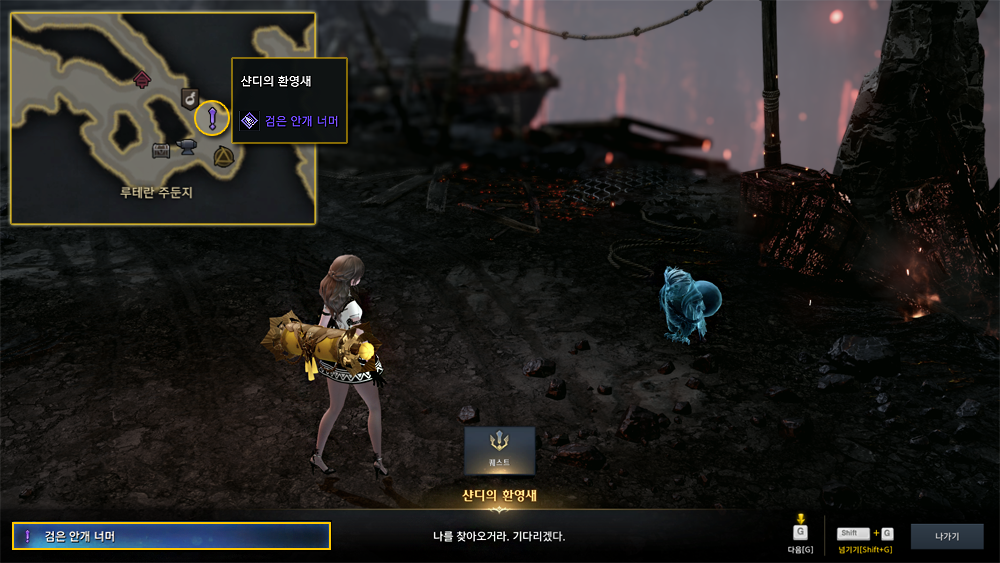The width and height of the screenshot is (1000, 563).
Task: Click the 나가기 exit button
Action: (x=946, y=537)
